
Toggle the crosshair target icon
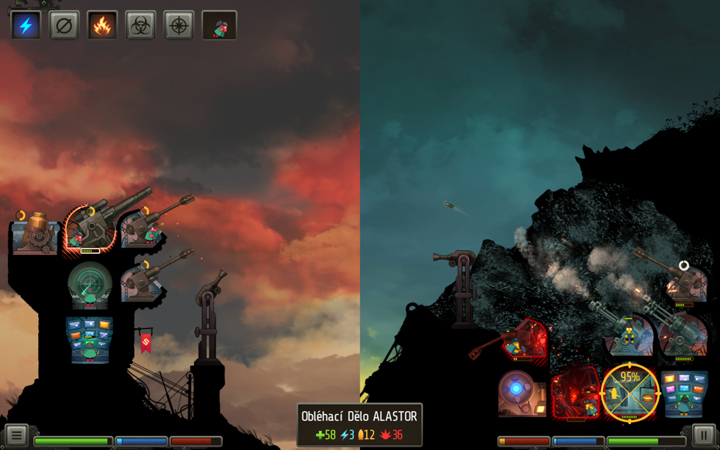[x=179, y=24]
